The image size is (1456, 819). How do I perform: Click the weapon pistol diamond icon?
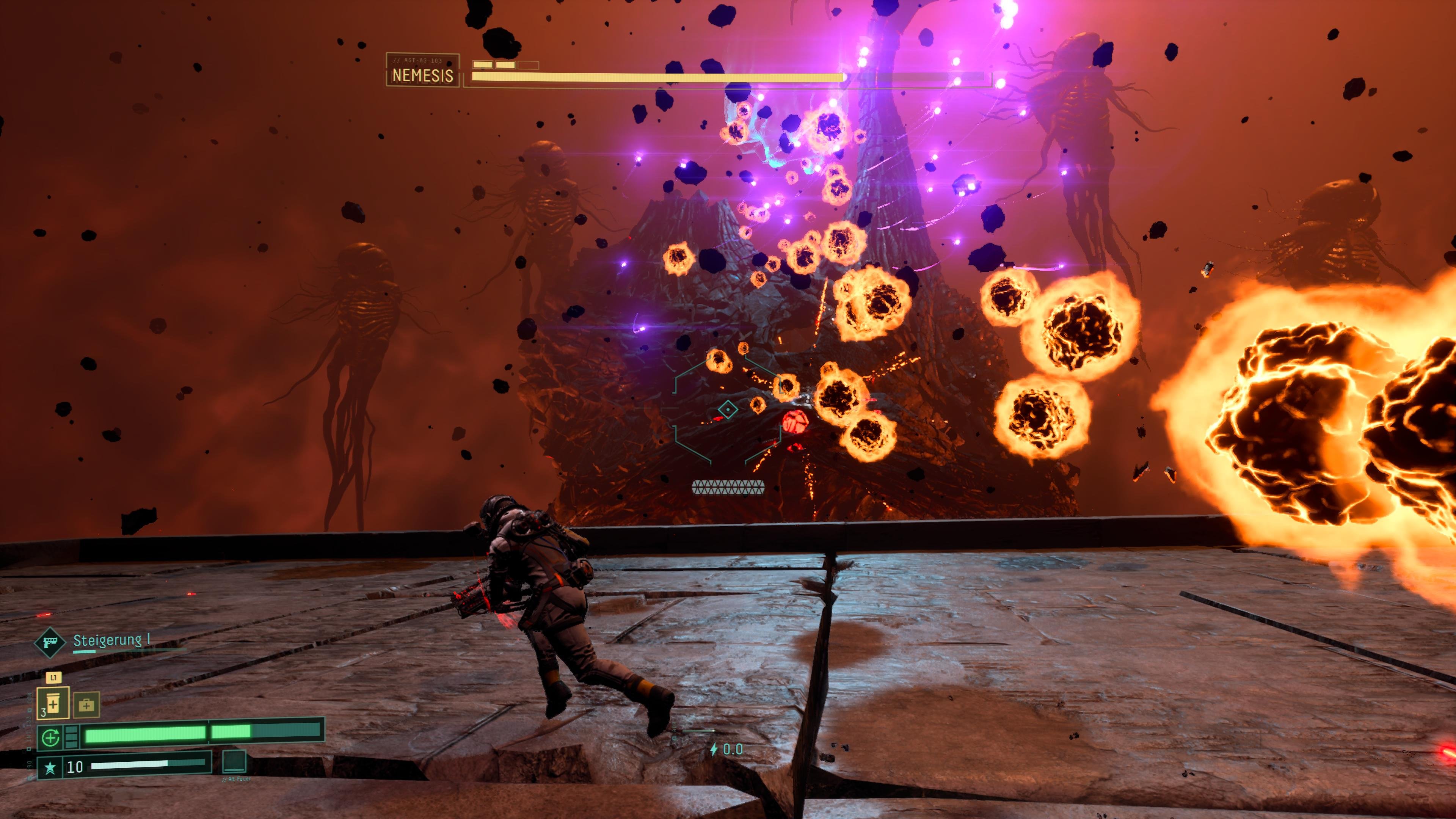pyautogui.click(x=50, y=642)
